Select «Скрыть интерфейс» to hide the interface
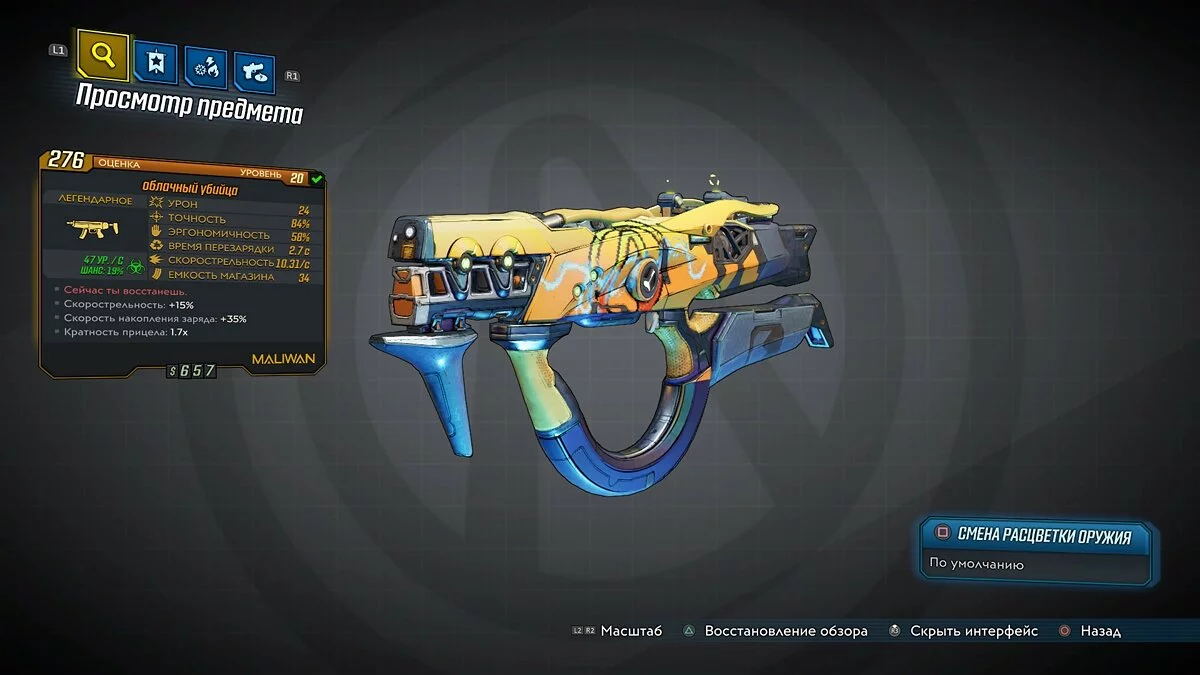The image size is (1200, 675). click(964, 631)
